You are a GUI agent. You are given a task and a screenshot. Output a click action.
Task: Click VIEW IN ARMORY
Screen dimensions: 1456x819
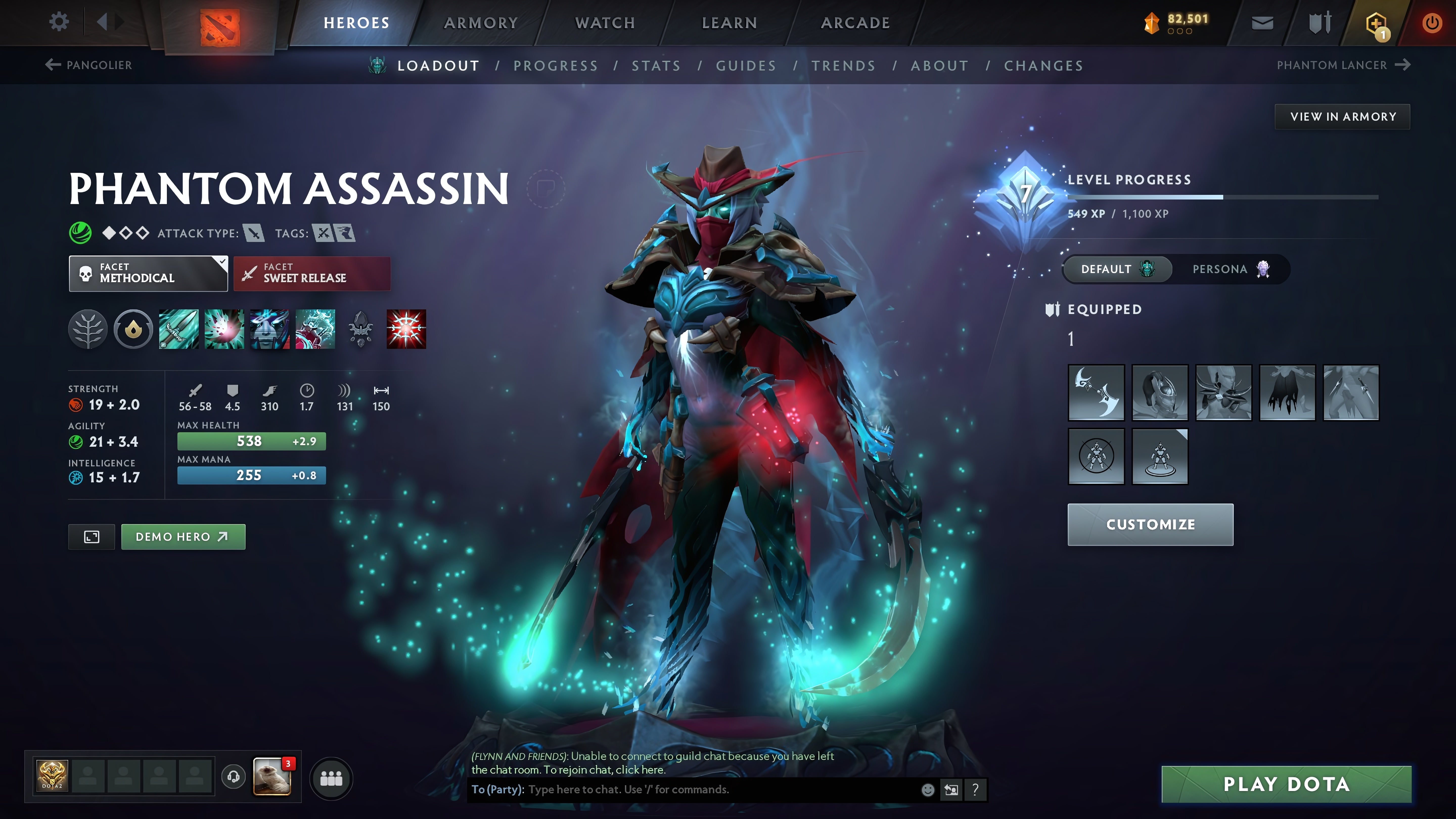[x=1343, y=117]
